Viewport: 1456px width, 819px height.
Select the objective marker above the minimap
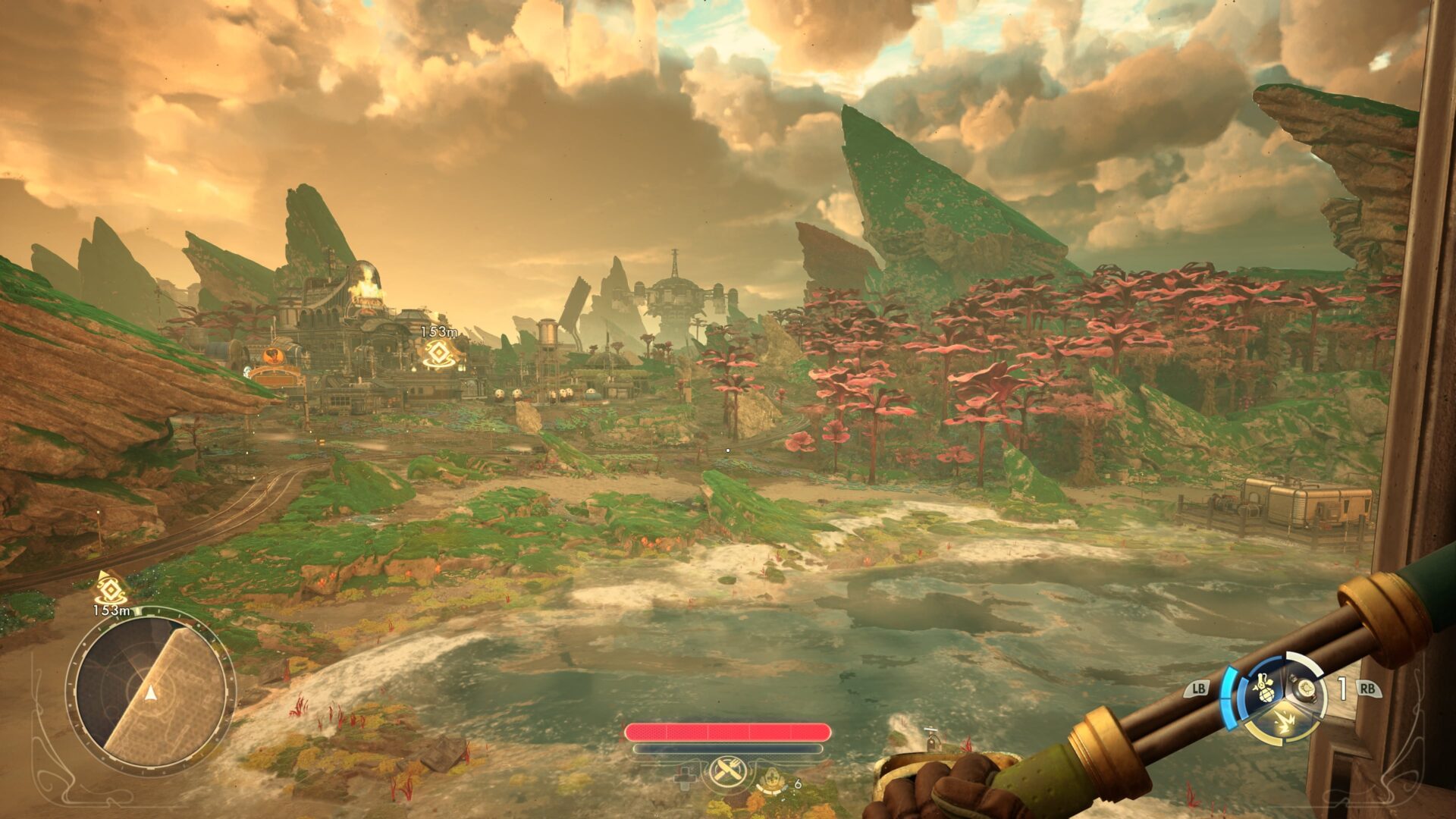click(109, 588)
